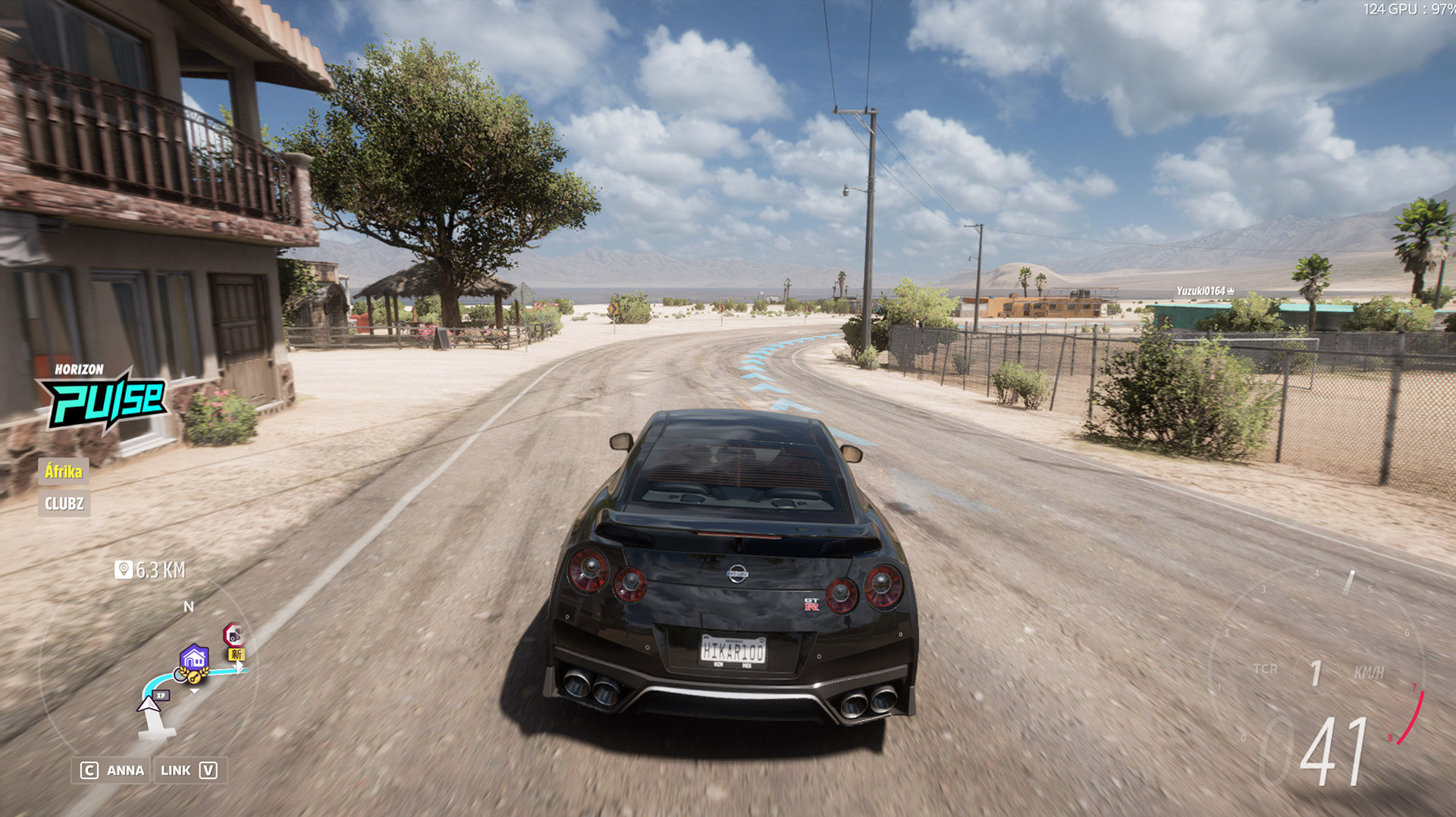The image size is (1456, 817).
Task: Click the Horizon Pulse radio station logo
Action: tap(102, 396)
